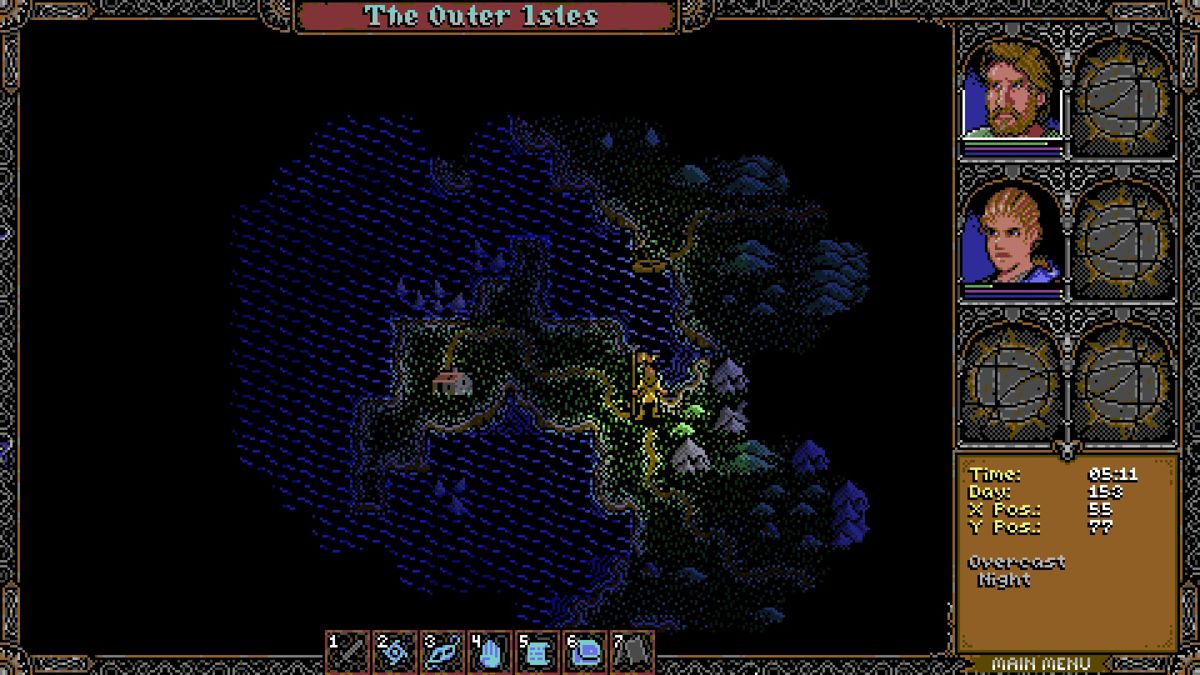
Task: Select the bearded man's party portrait
Action: pos(1012,90)
